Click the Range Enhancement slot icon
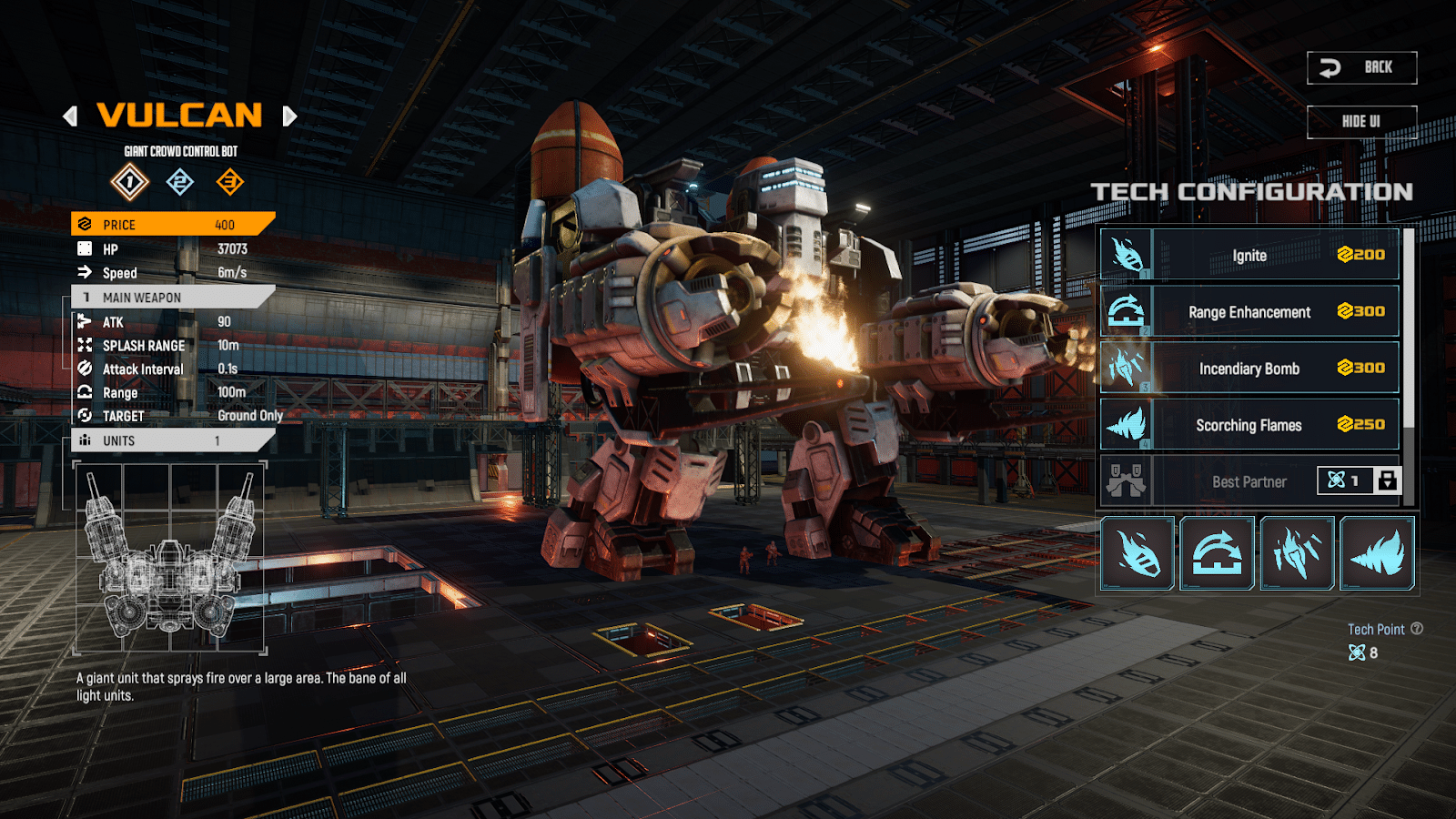This screenshot has height=819, width=1456. tap(1217, 553)
